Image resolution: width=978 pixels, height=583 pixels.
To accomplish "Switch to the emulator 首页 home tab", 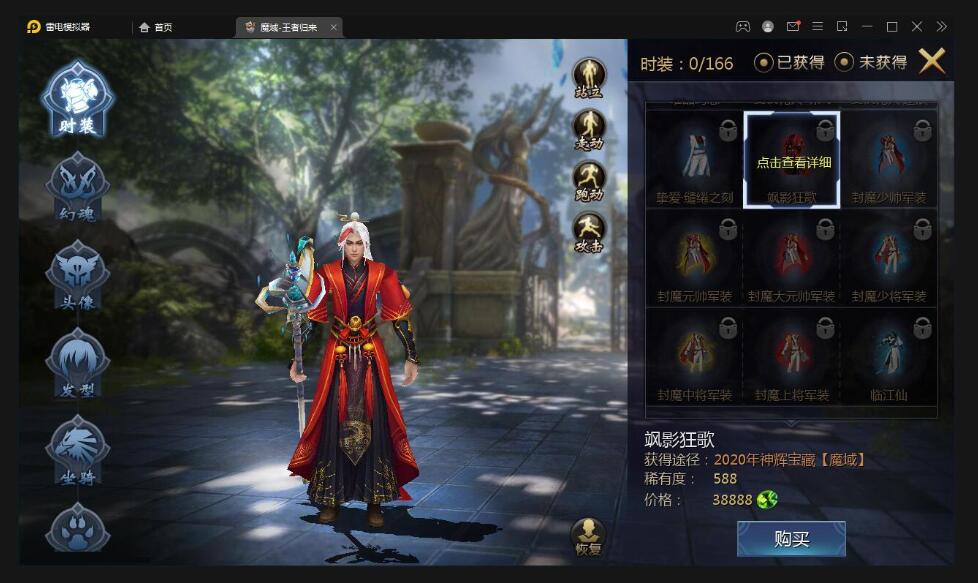I will coord(156,27).
